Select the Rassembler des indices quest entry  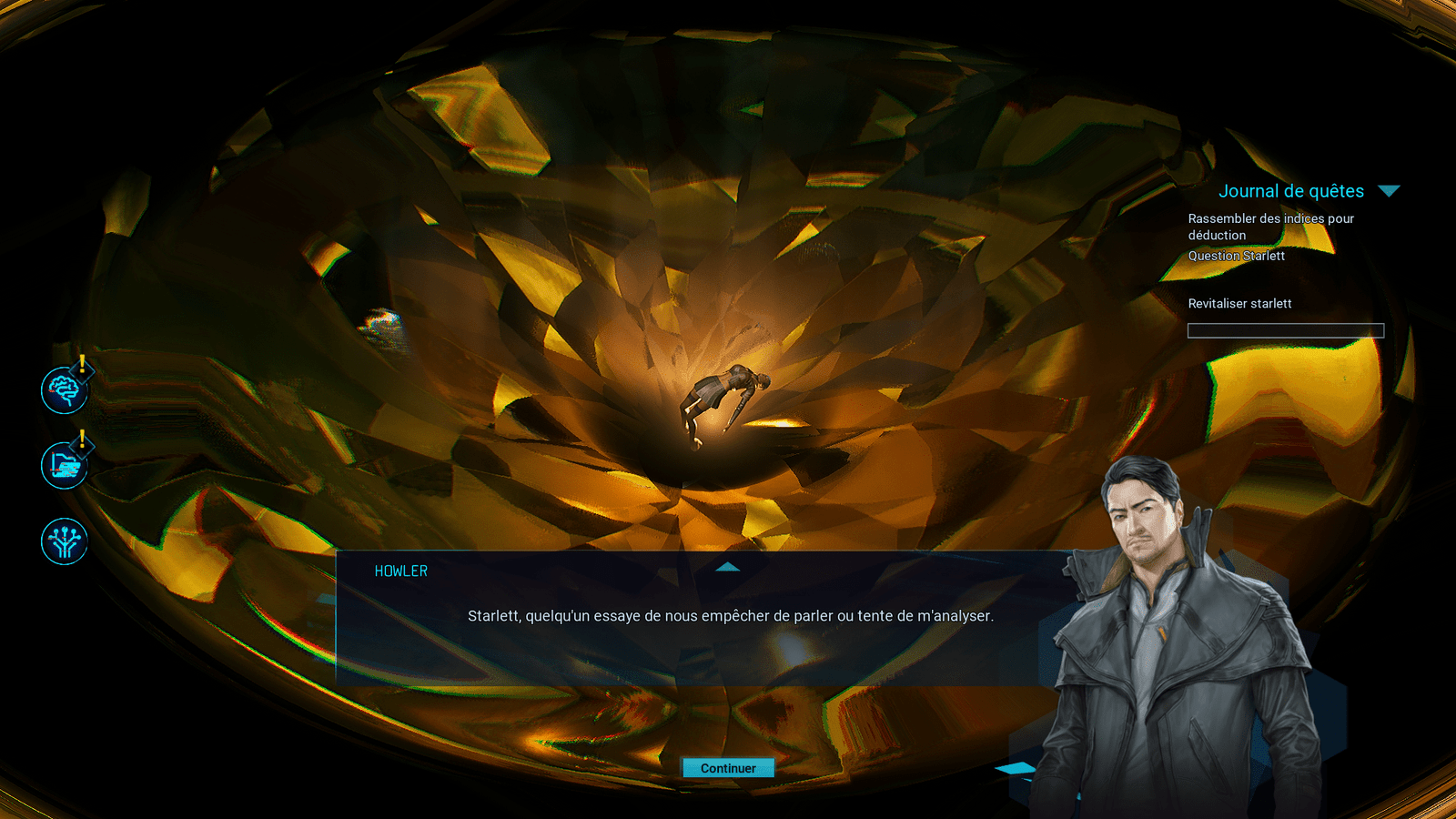point(1270,227)
